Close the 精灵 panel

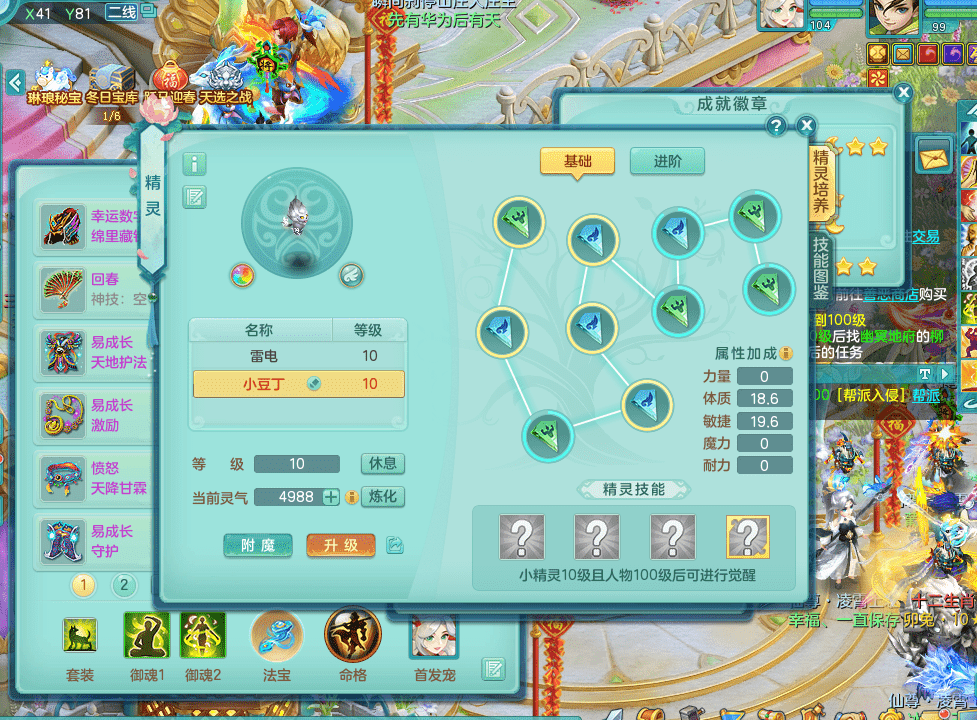[806, 126]
